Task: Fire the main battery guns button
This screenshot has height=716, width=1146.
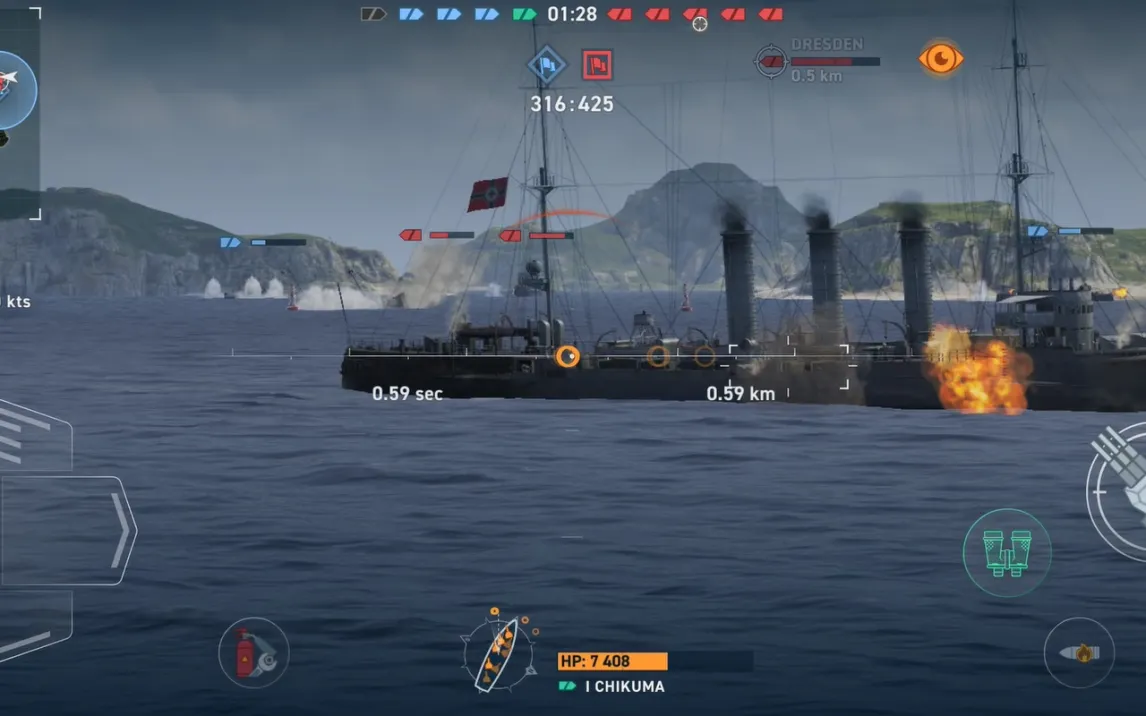Action: [x=1122, y=490]
